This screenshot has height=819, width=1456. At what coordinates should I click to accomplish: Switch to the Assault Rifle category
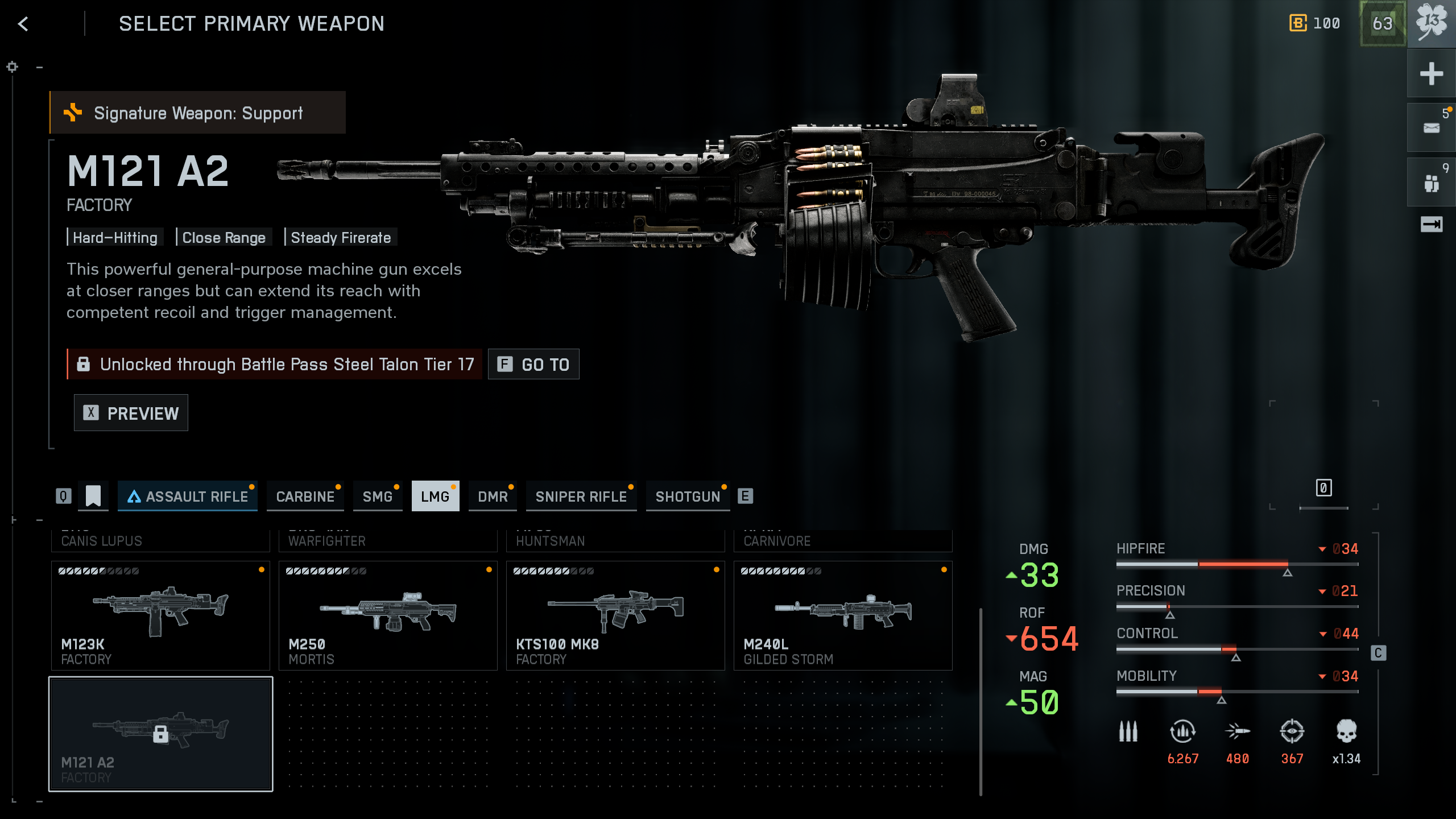[x=188, y=496]
